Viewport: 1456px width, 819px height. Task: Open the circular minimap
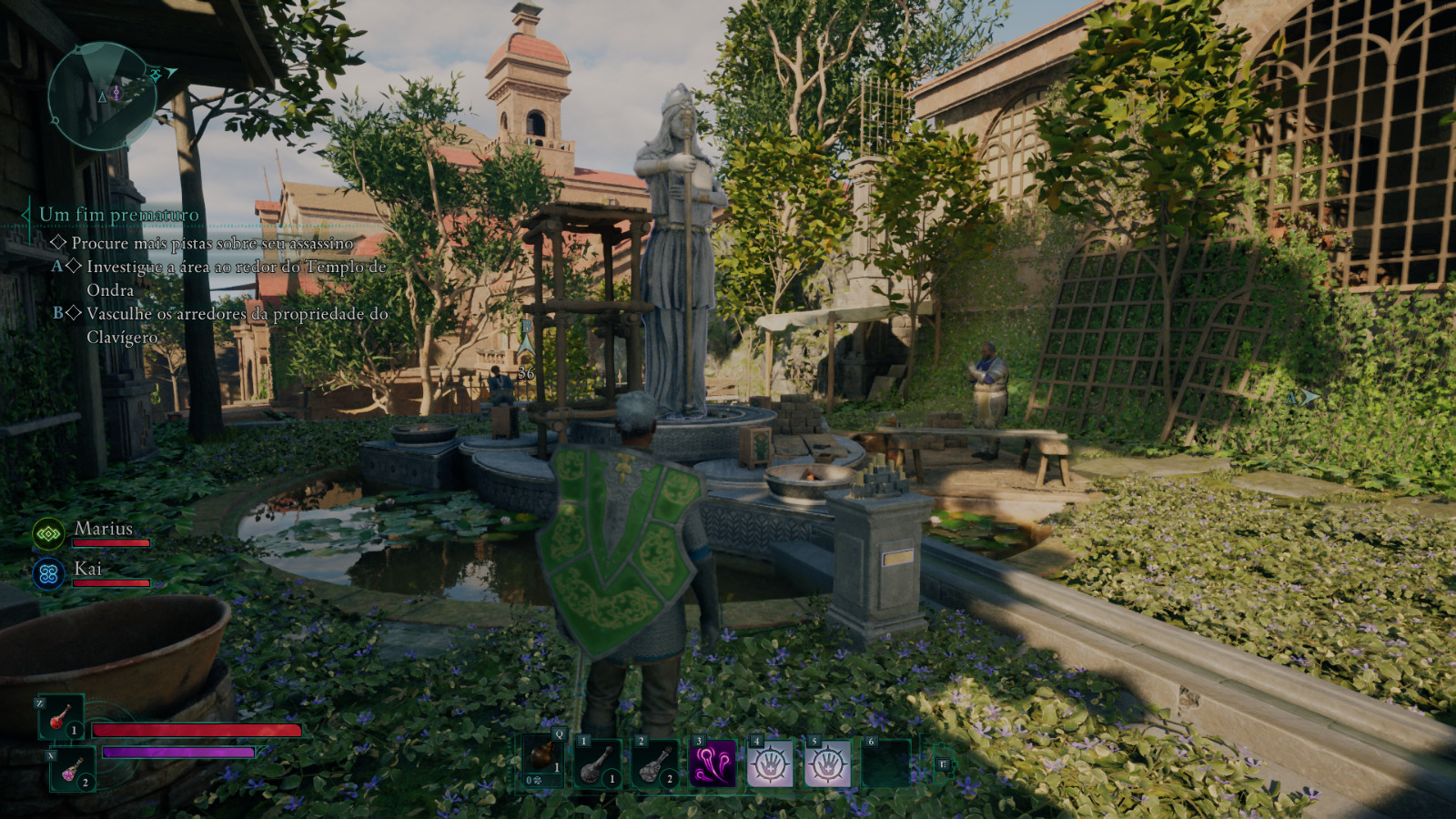pyautogui.click(x=101, y=96)
